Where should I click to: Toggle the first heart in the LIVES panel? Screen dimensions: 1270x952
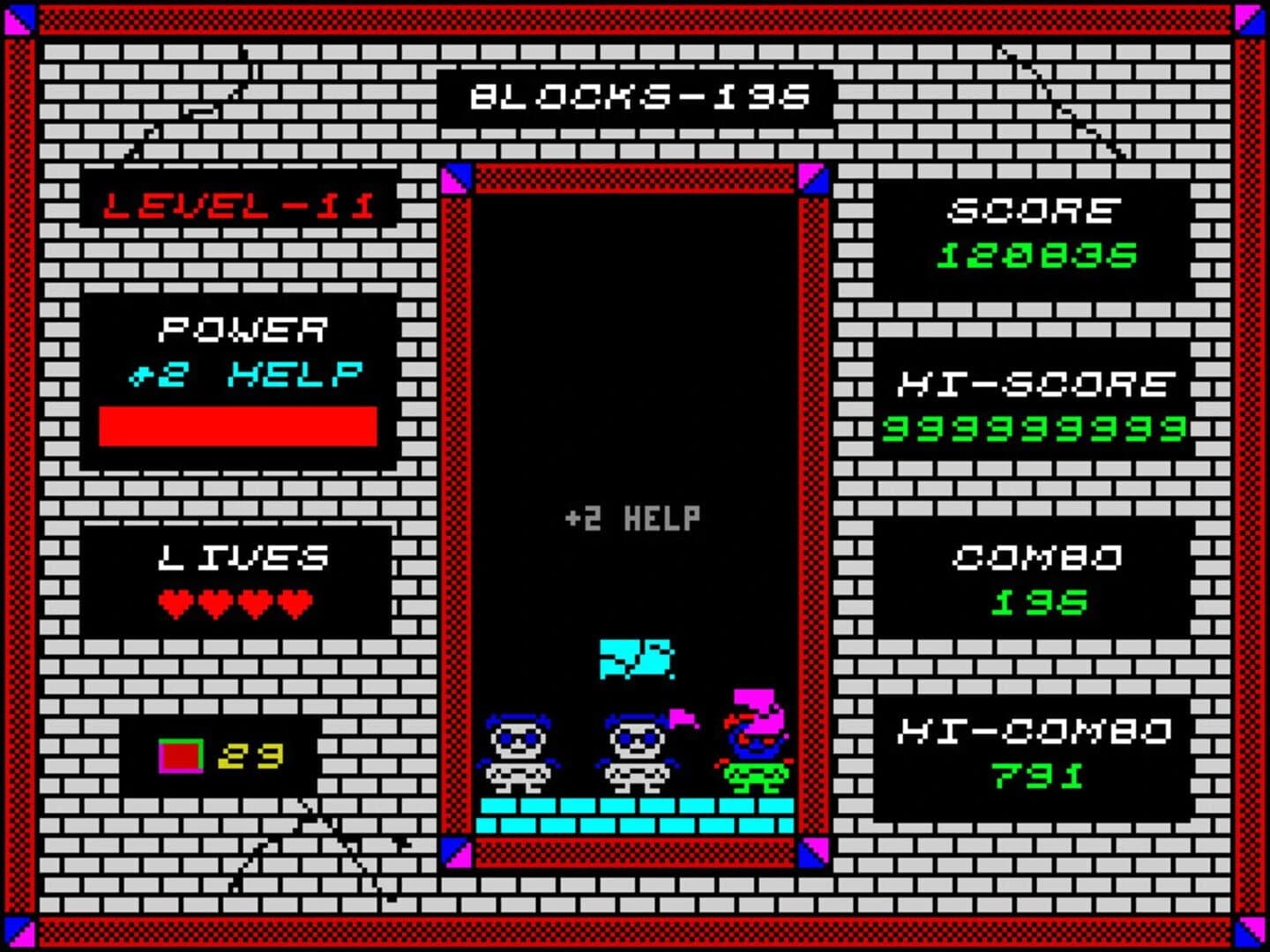[173, 603]
